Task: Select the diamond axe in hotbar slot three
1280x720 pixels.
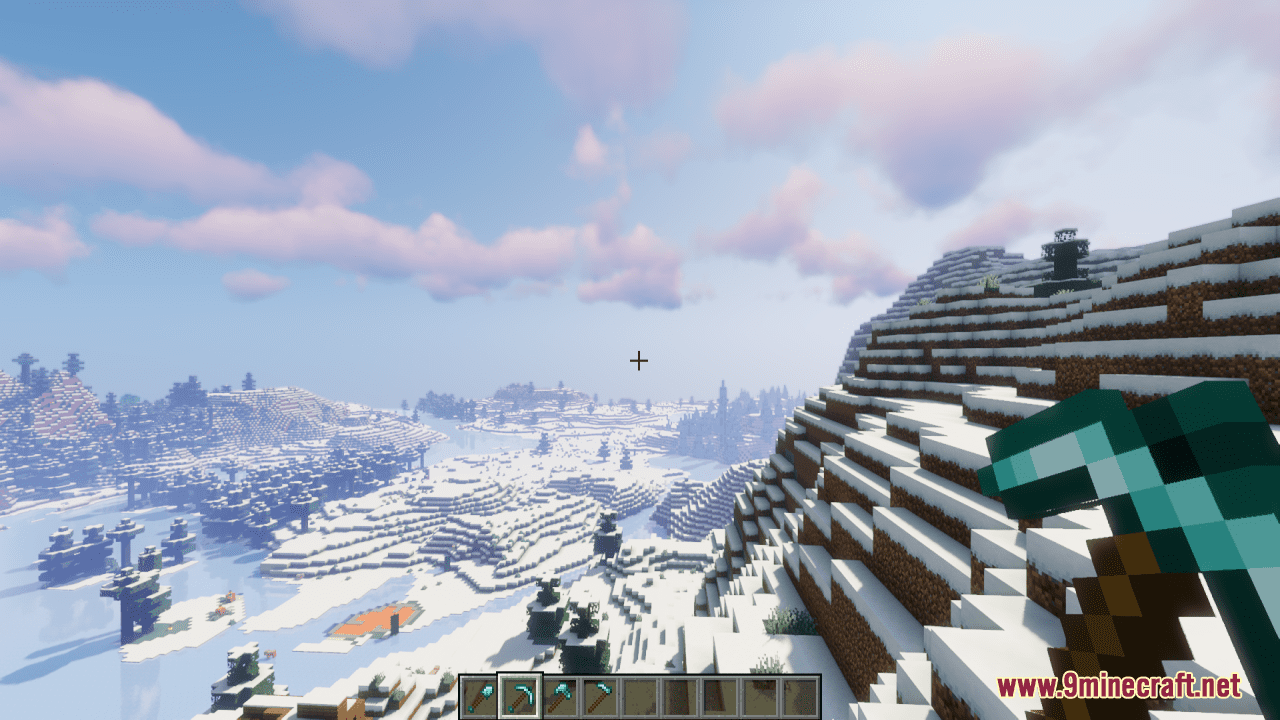Action: point(561,697)
